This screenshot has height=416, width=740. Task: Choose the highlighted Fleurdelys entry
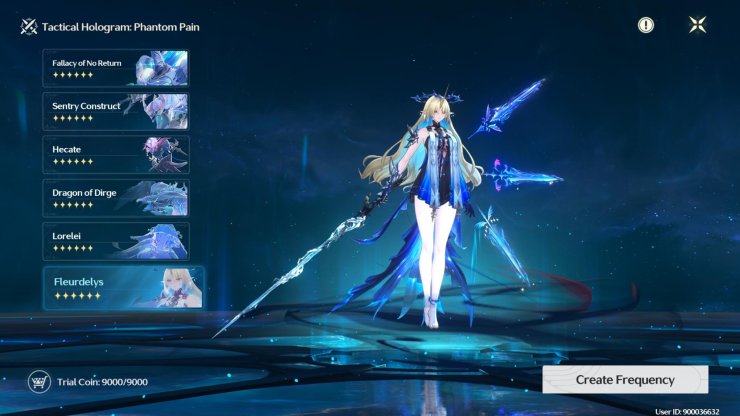coord(123,288)
